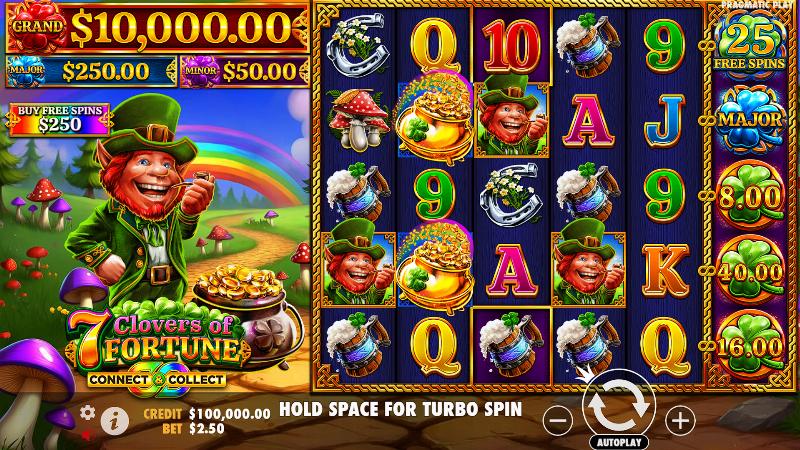Open the game info paytable
This screenshot has width=800, height=450.
pyautogui.click(x=114, y=420)
